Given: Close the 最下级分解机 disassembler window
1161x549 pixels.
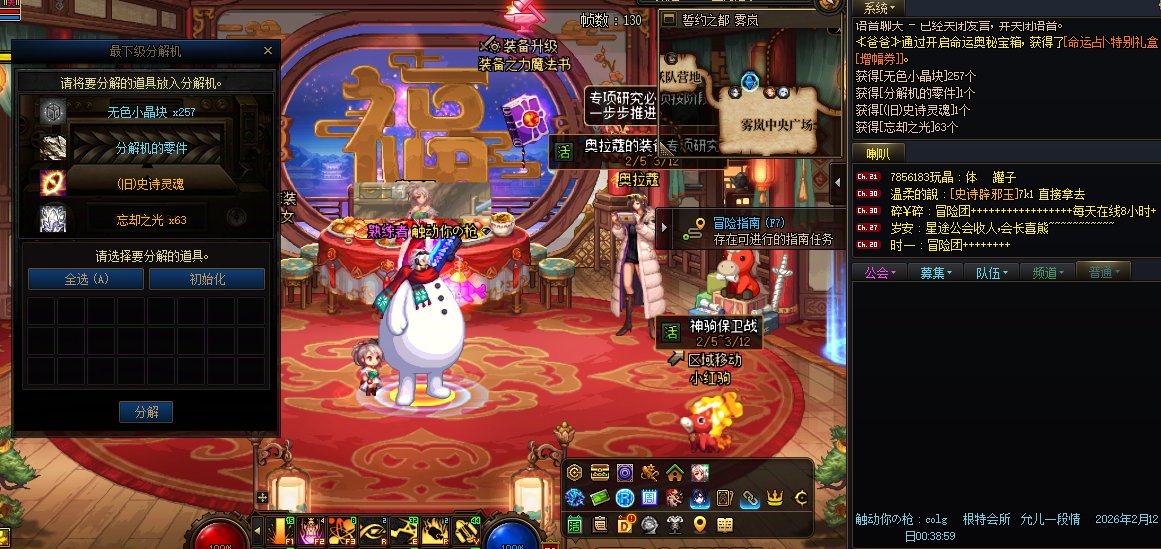Looking at the screenshot, I should (267, 51).
